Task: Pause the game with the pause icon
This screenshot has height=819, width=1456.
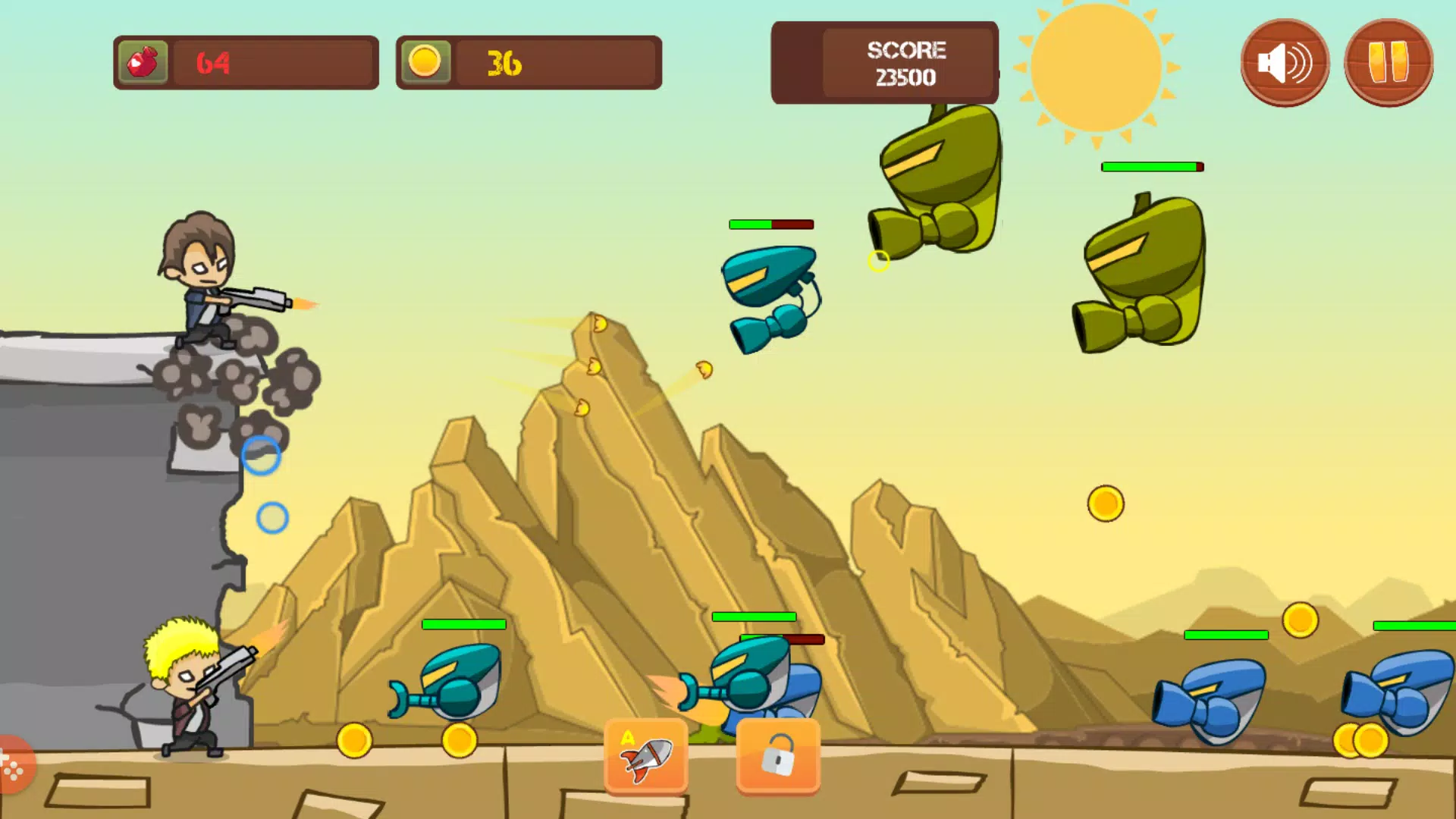Action: tap(1389, 62)
